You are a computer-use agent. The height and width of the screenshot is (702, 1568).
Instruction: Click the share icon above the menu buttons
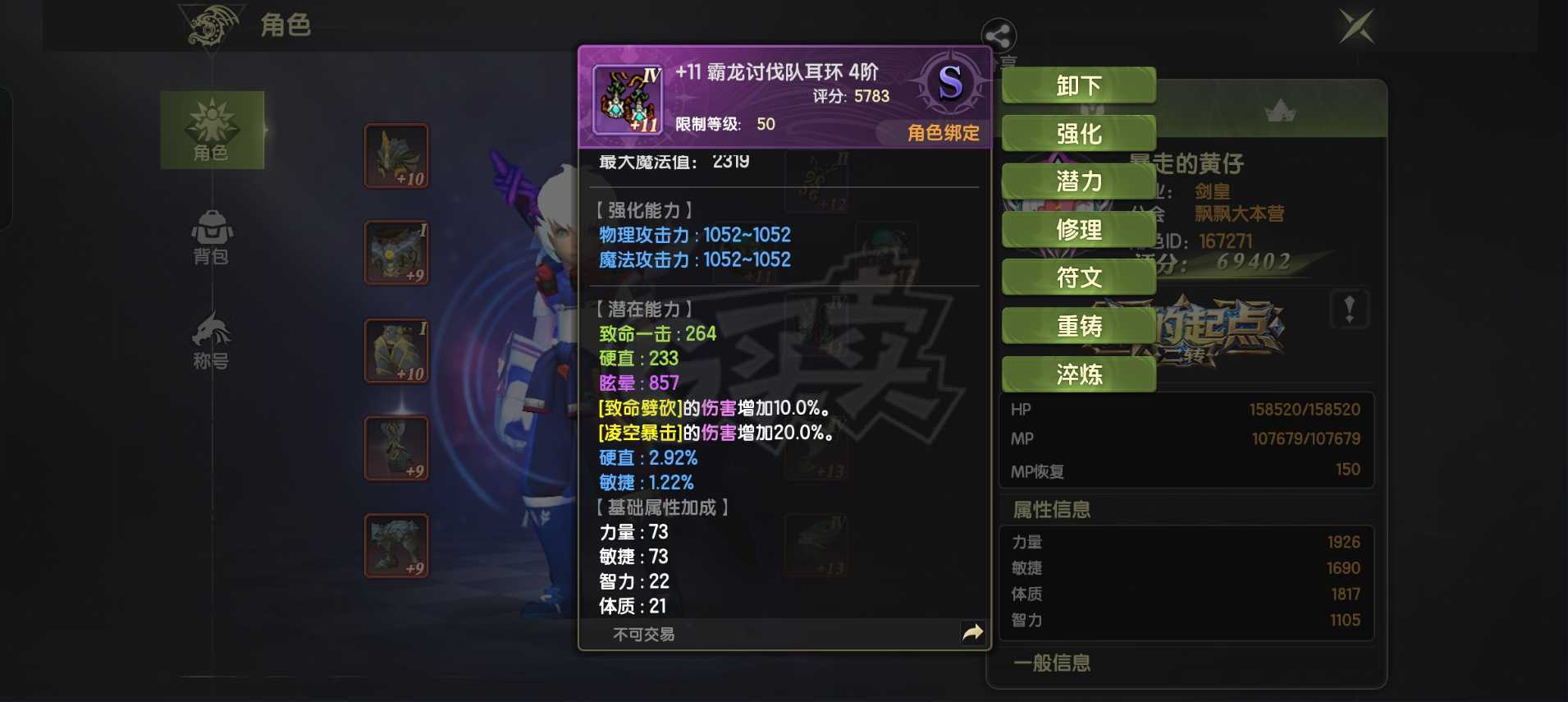(x=999, y=36)
